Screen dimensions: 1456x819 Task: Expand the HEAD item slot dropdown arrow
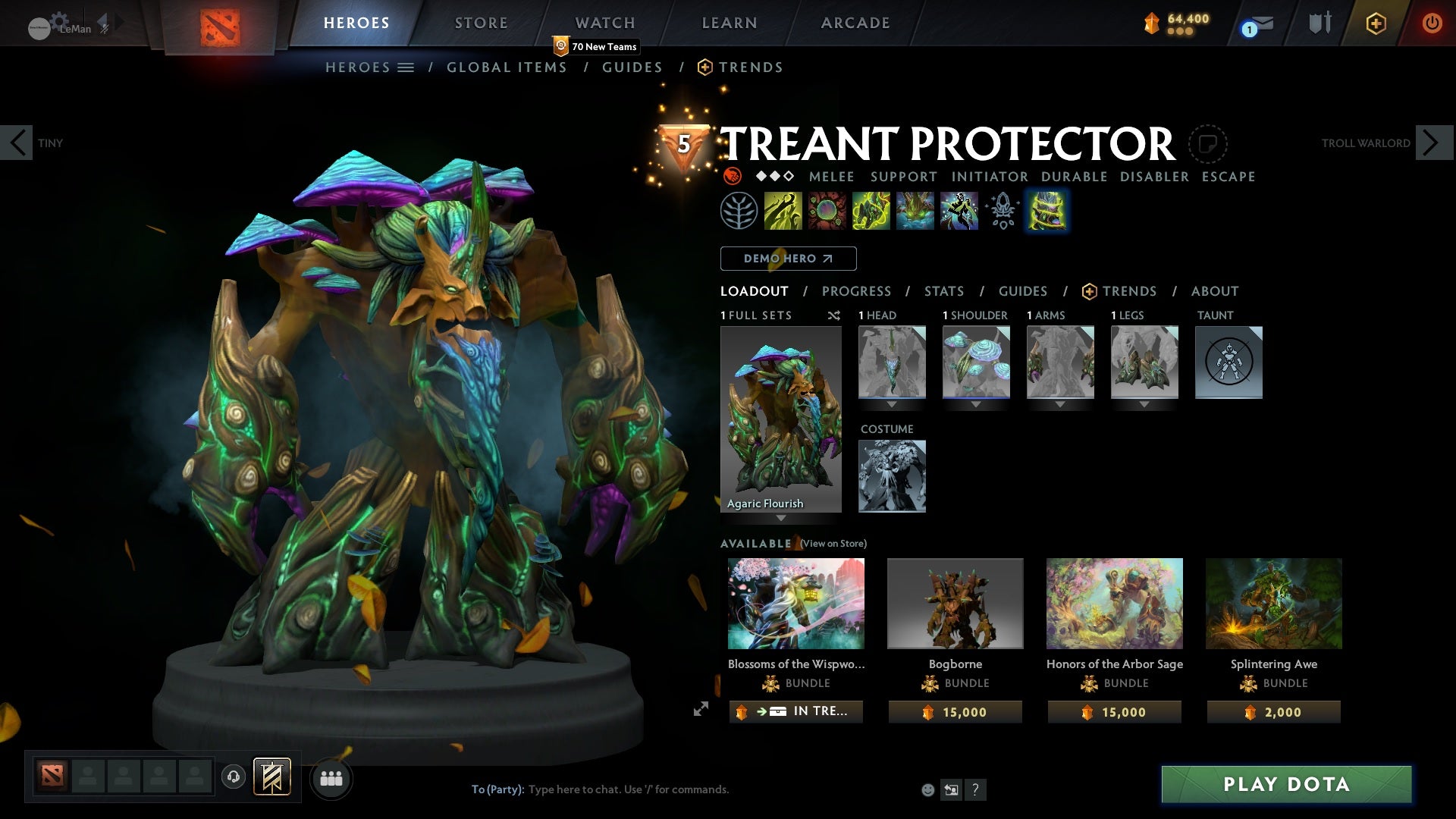pos(892,403)
